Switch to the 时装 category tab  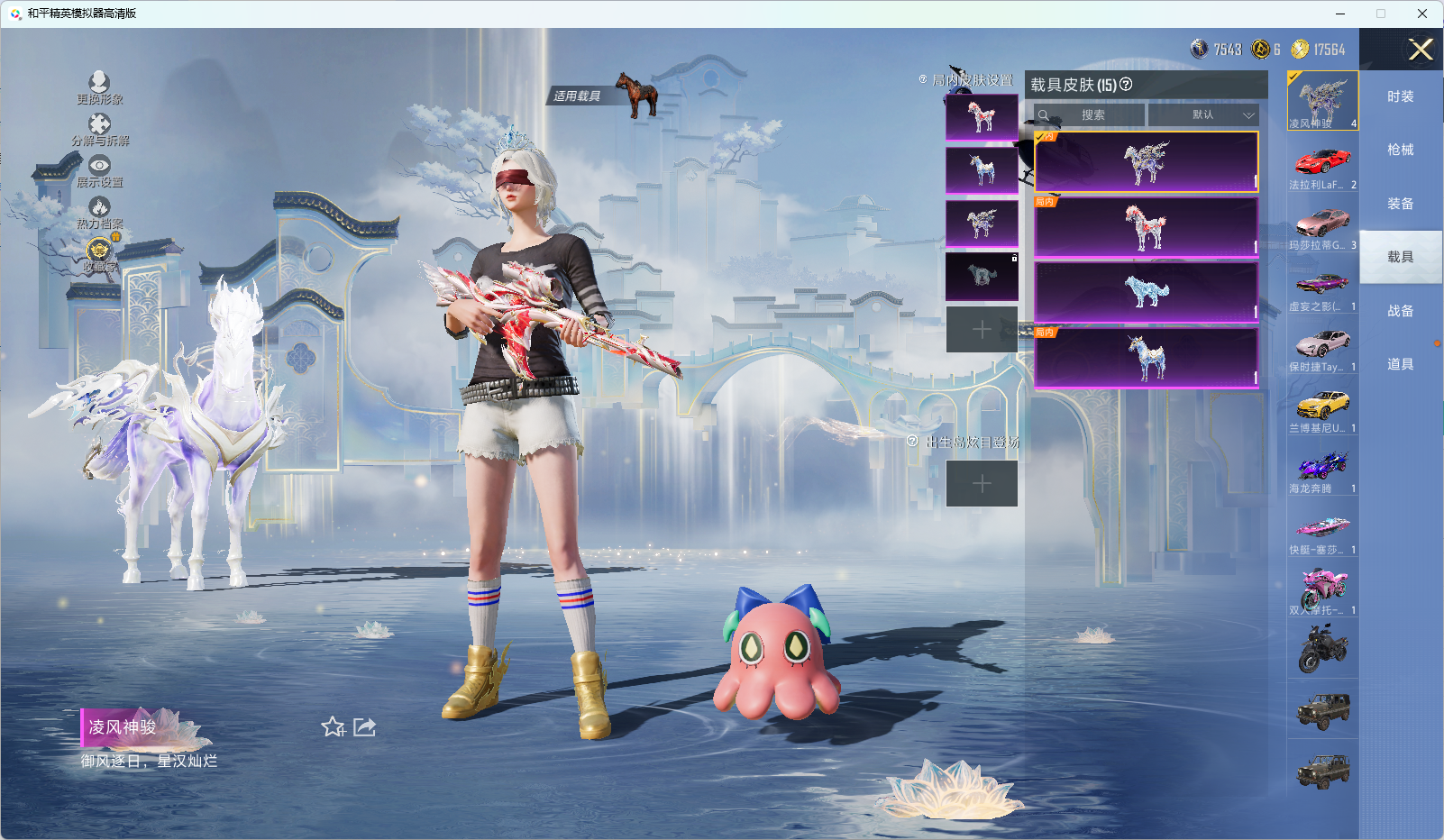click(x=1400, y=96)
